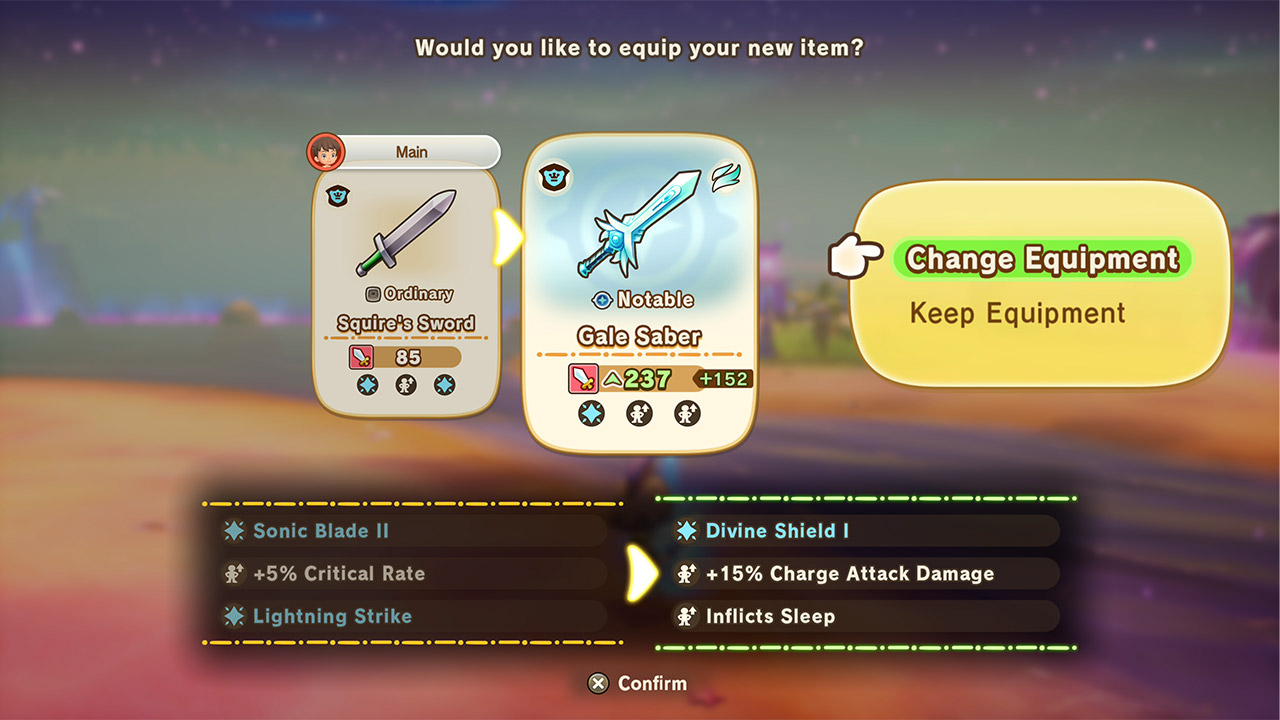Select Keep Equipment option
Viewport: 1280px width, 720px height.
click(x=1017, y=313)
